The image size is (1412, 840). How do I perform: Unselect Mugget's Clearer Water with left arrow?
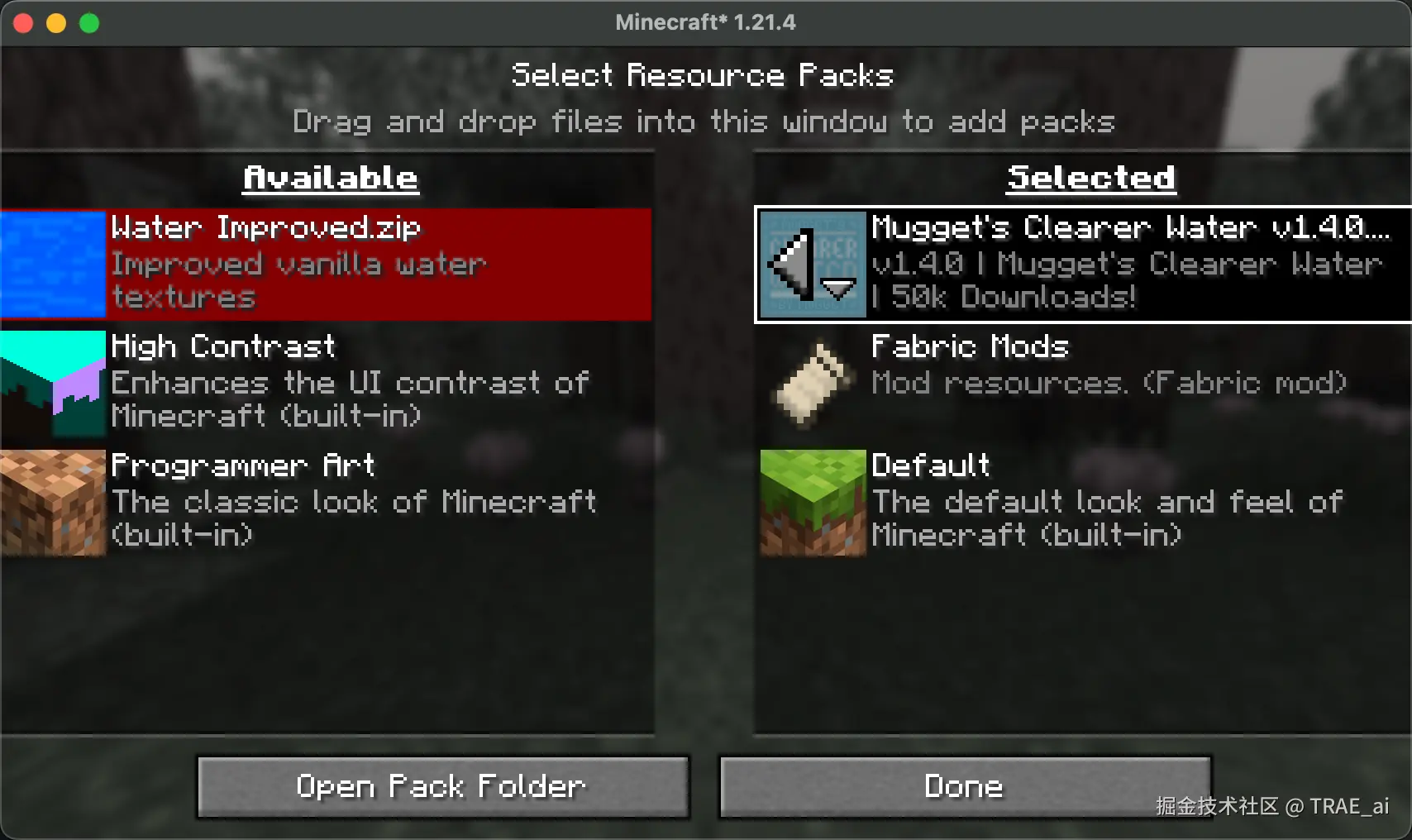(x=789, y=264)
